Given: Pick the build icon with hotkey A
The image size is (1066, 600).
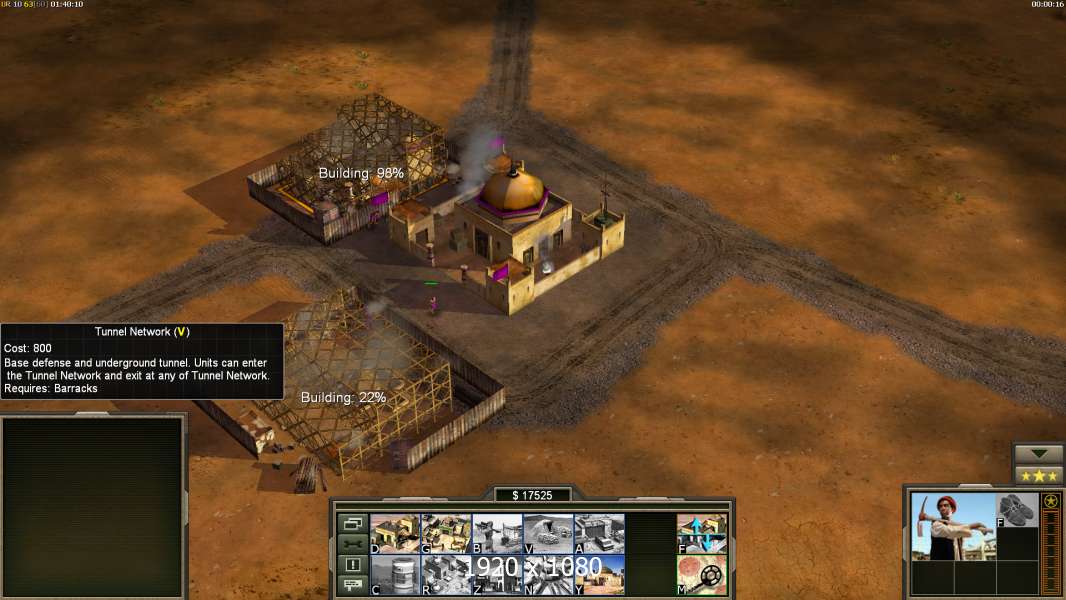Looking at the screenshot, I should [599, 533].
